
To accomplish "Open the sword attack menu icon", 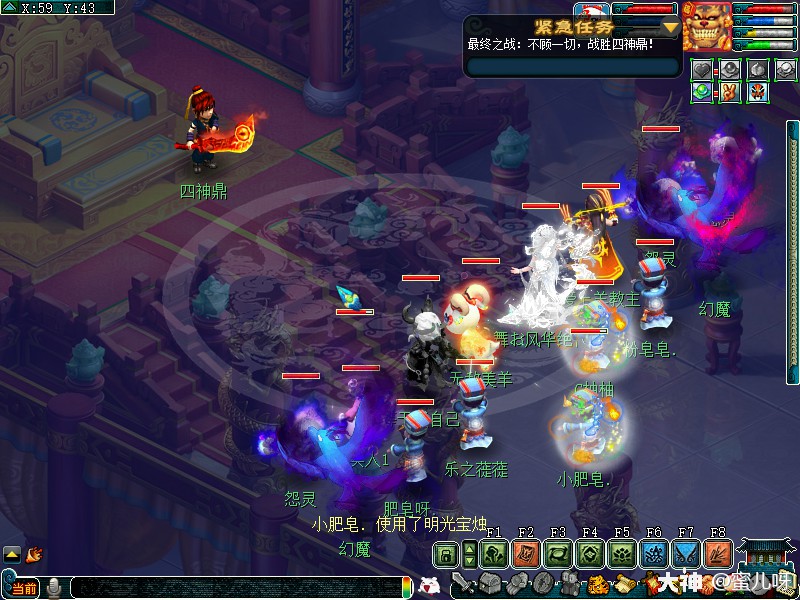I will pyautogui.click(x=463, y=584).
